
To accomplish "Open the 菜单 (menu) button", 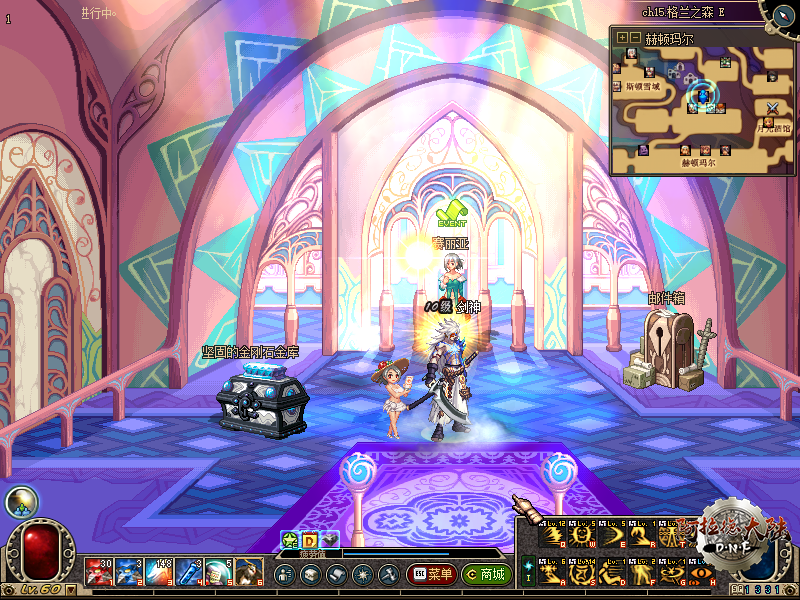I will [432, 575].
